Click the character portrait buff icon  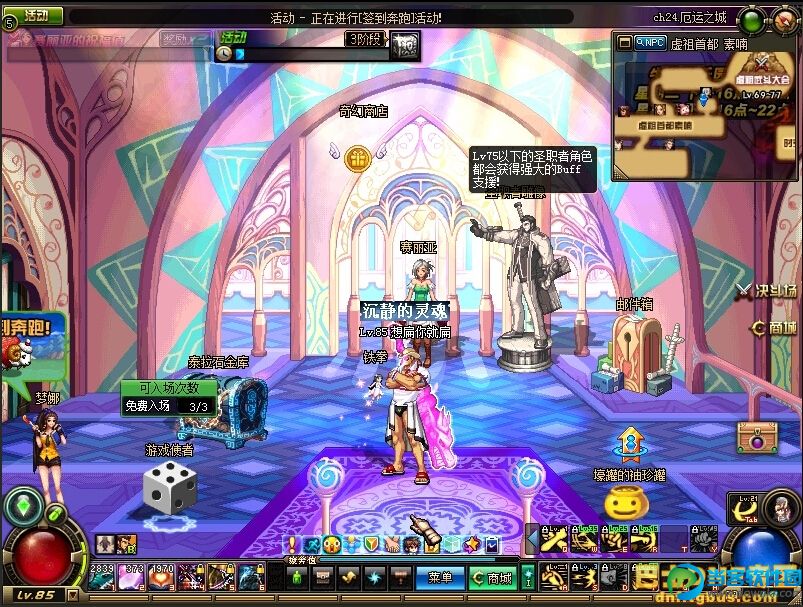click(x=125, y=545)
